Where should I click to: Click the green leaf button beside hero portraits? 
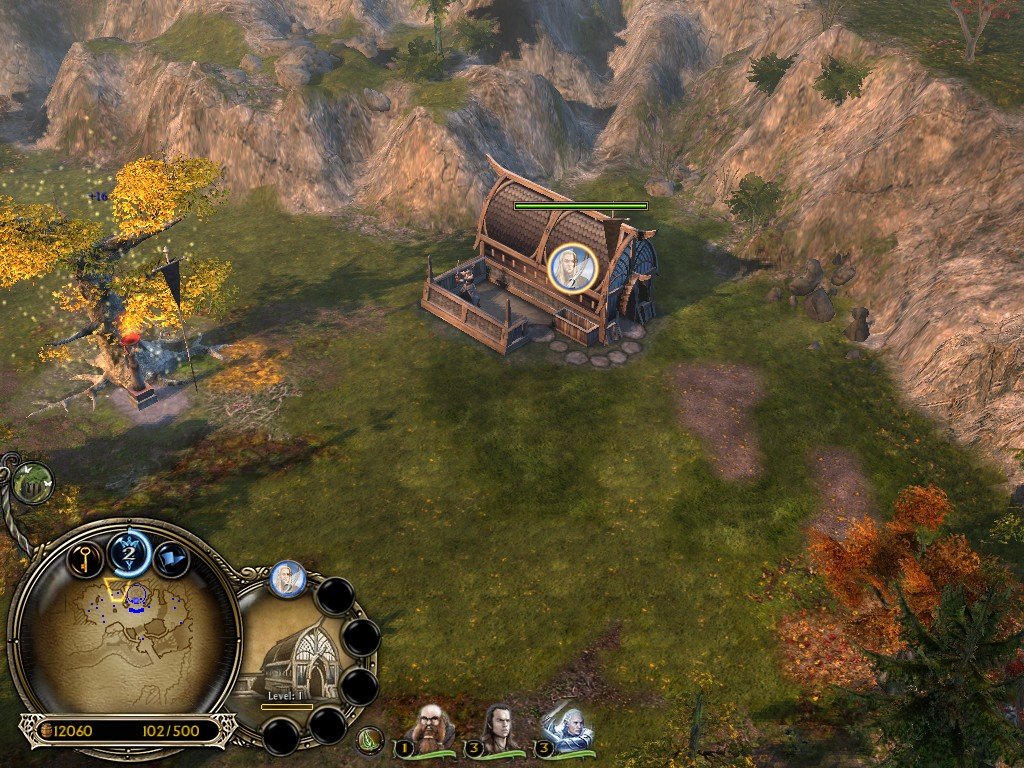click(370, 741)
